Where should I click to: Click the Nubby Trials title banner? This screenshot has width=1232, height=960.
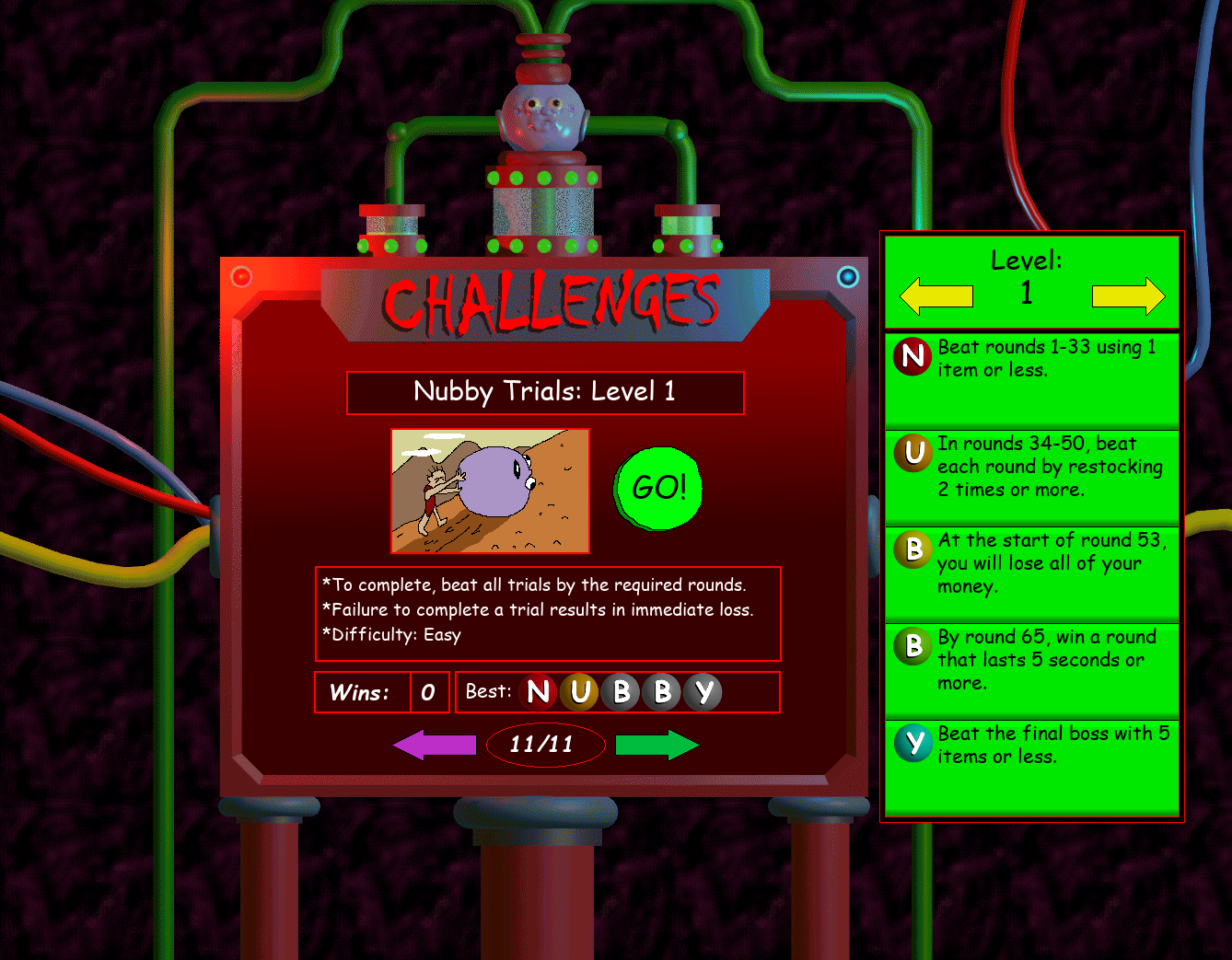[545, 392]
